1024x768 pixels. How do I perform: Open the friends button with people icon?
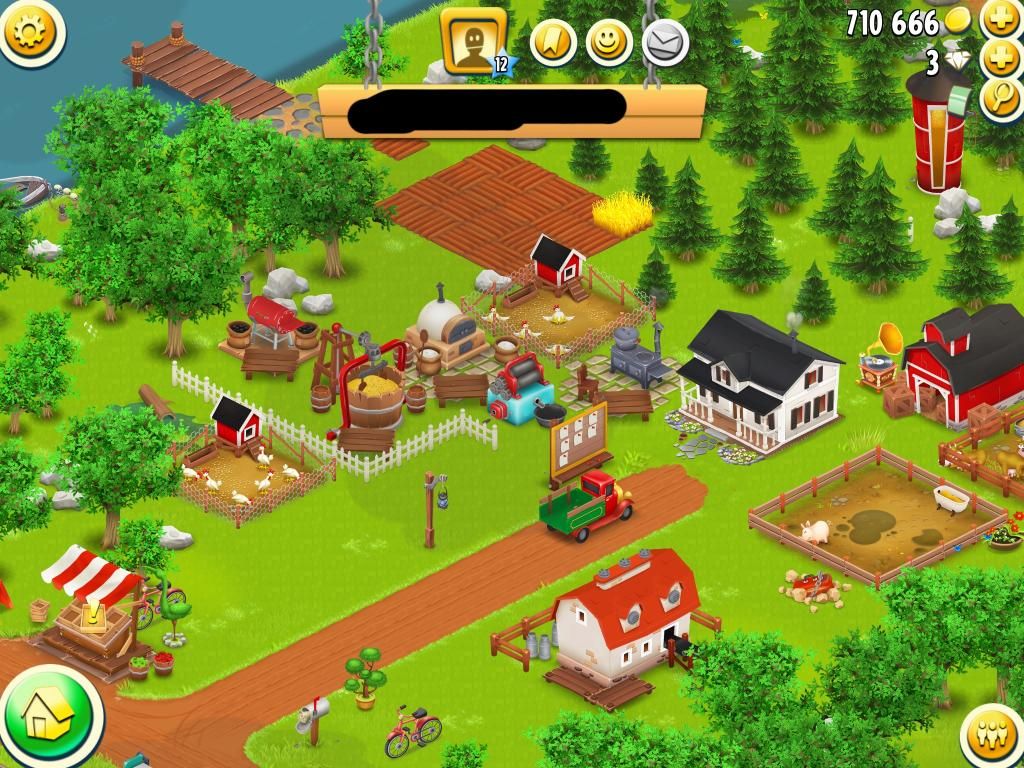pos(992,737)
